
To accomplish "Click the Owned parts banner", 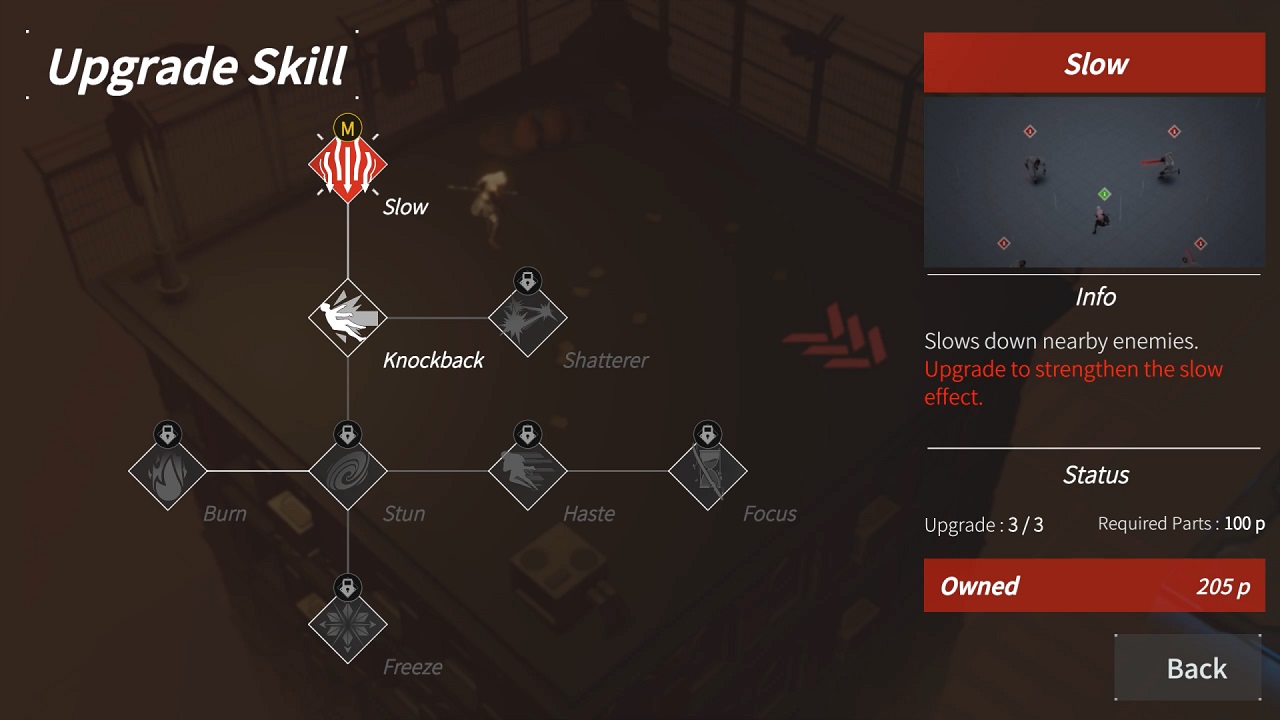I will click(x=1093, y=586).
